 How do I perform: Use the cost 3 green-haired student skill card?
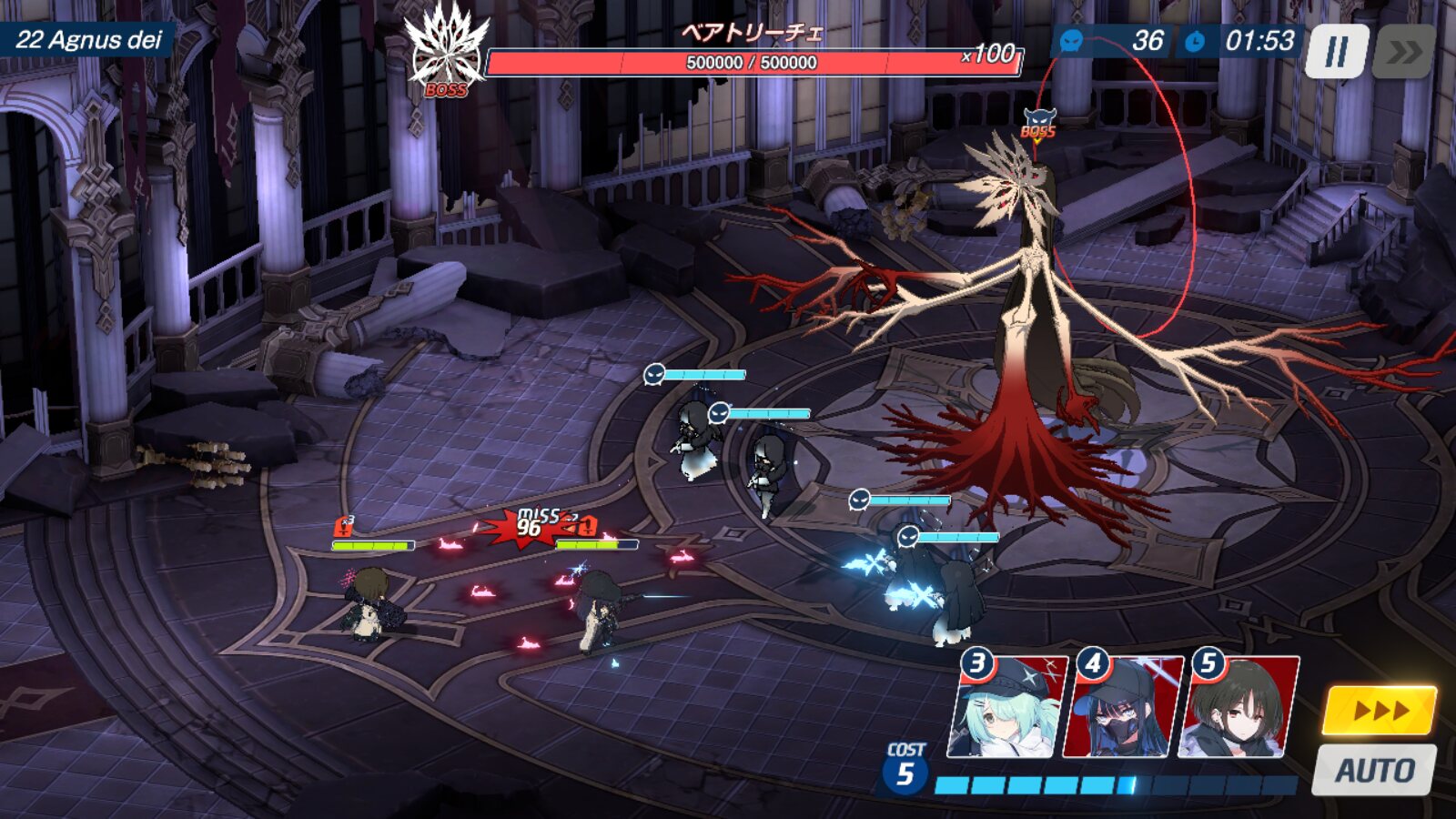pos(1006,707)
